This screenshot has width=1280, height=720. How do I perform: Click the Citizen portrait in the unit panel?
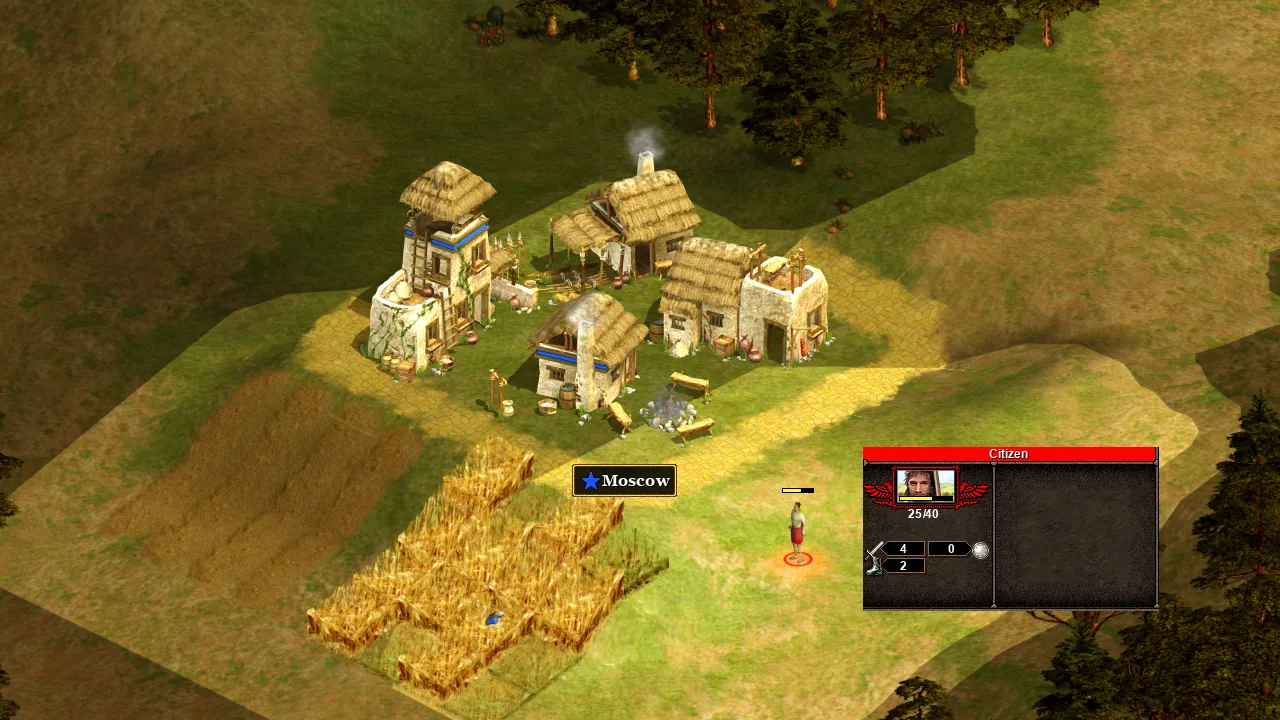point(925,486)
